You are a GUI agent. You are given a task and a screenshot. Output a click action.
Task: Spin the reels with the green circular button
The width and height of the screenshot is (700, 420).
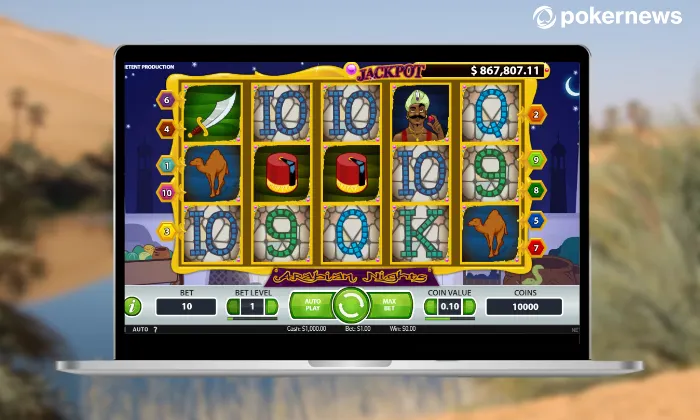click(x=350, y=305)
